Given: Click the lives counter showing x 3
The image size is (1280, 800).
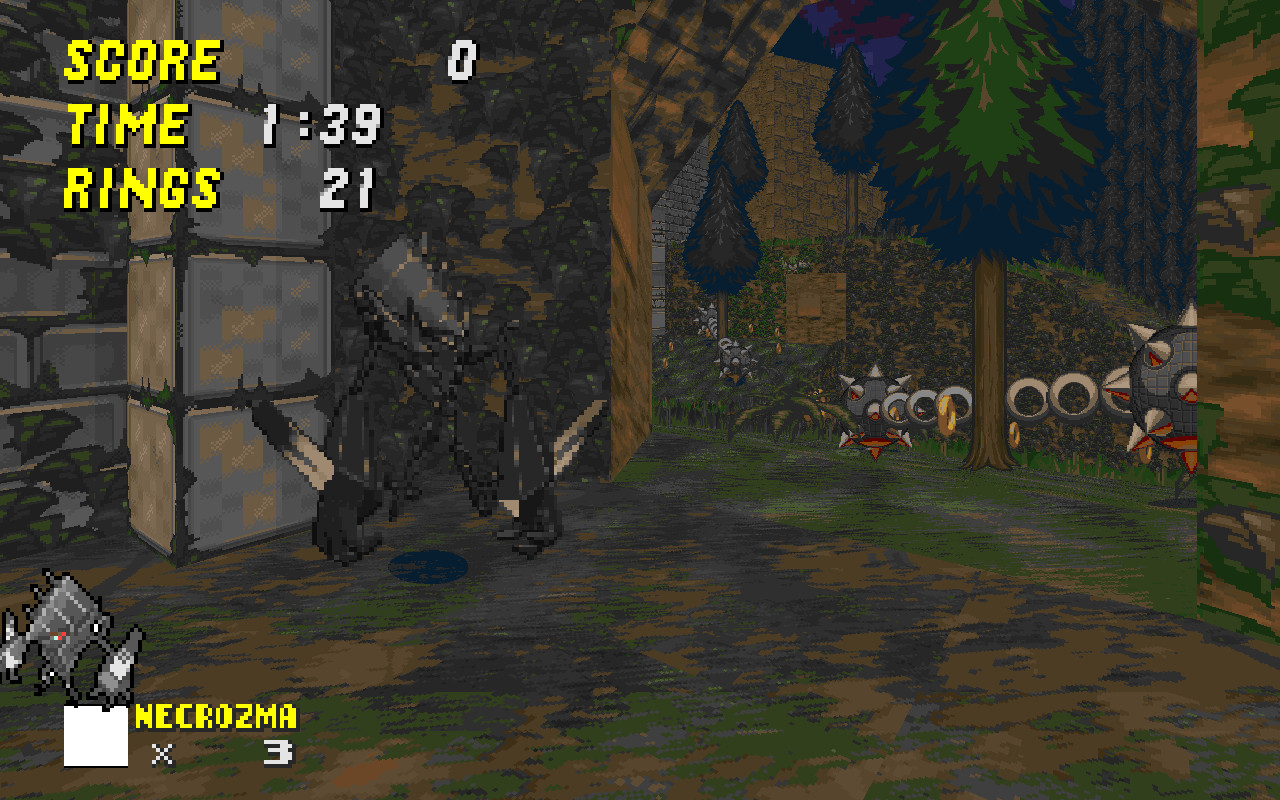Looking at the screenshot, I should pyautogui.click(x=220, y=750).
